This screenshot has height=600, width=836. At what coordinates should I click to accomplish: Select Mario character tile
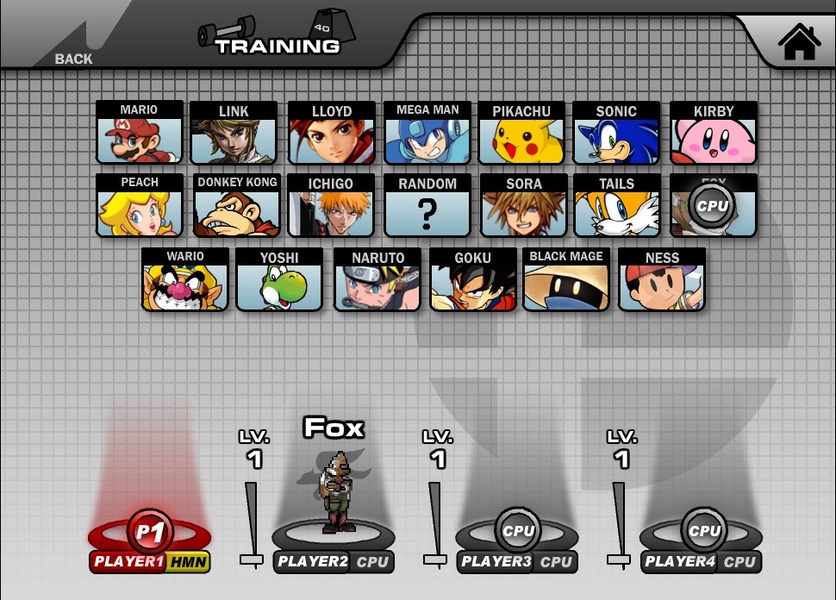point(139,132)
